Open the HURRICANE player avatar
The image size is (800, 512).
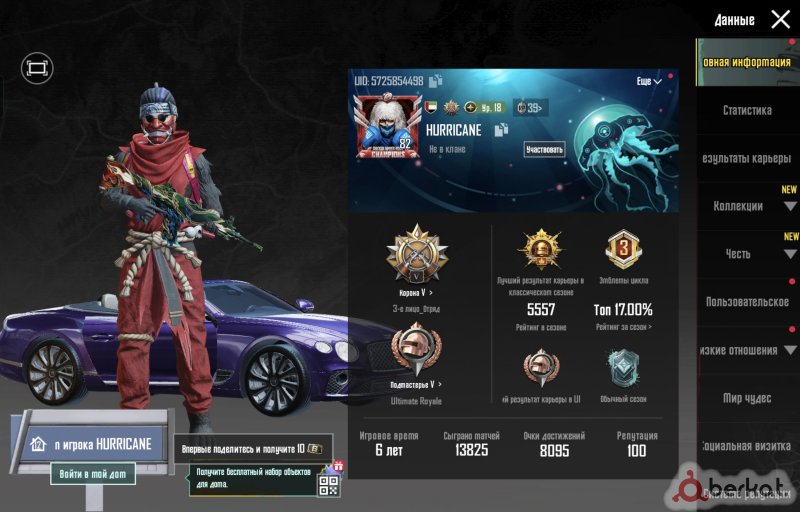388,128
